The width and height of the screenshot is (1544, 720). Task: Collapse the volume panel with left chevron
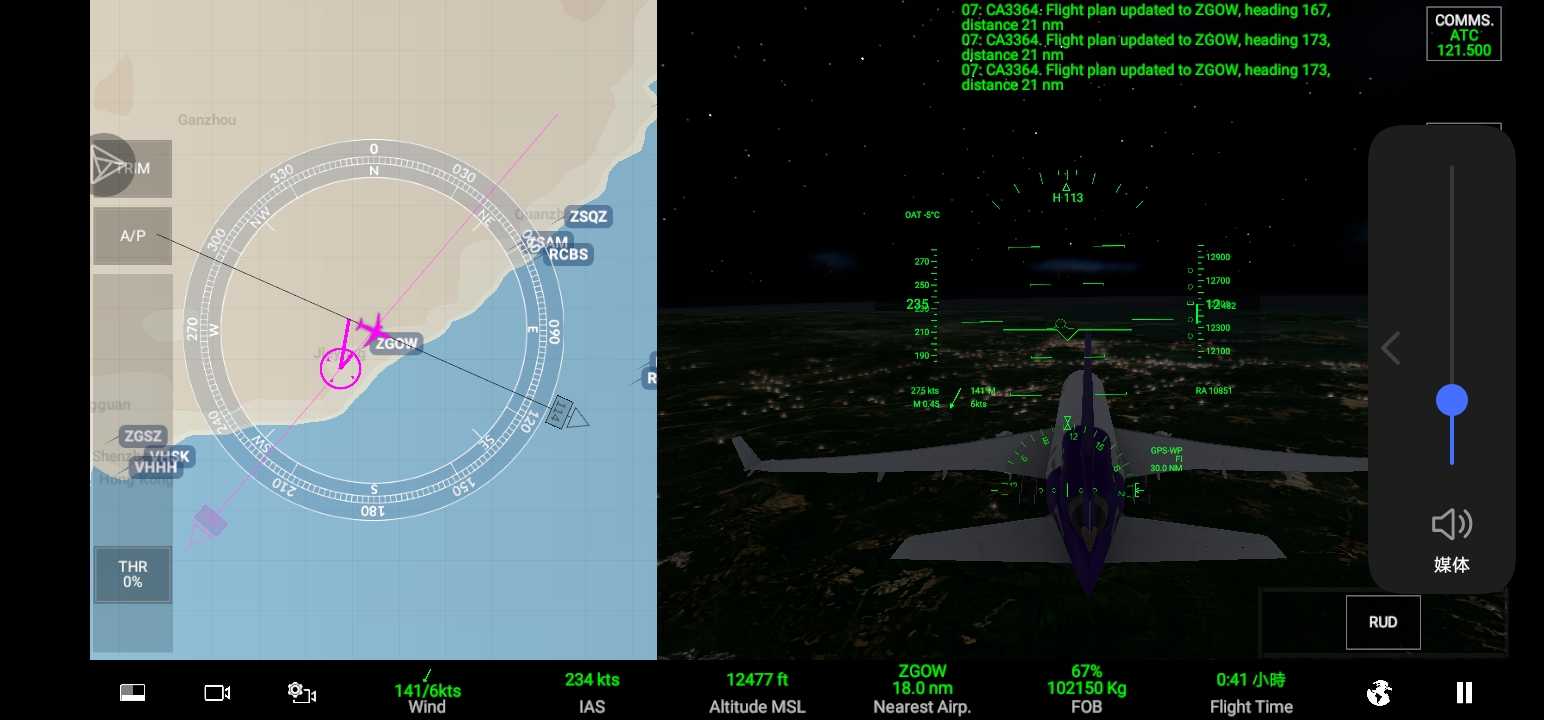(1389, 348)
